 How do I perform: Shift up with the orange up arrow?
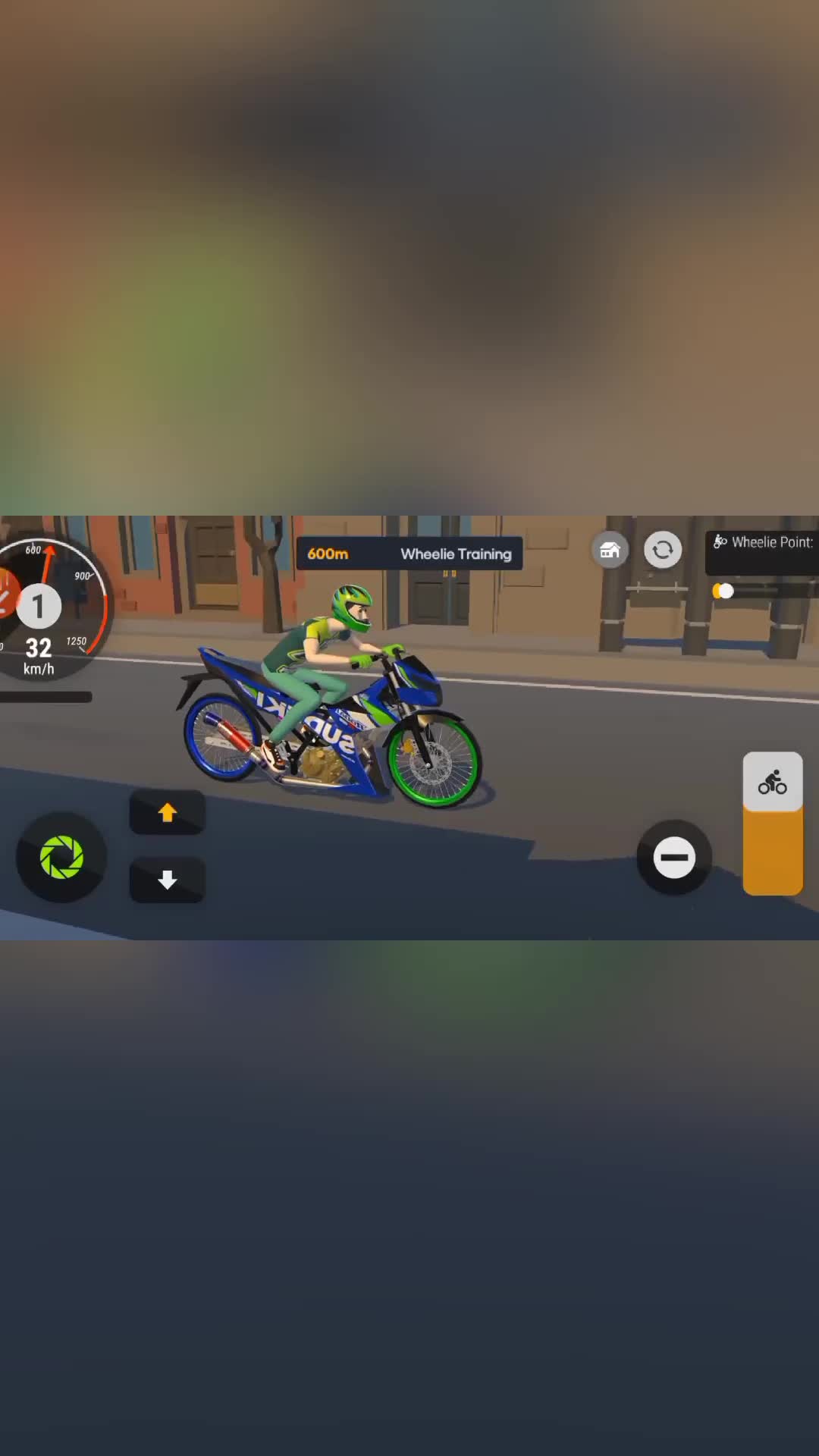pos(167,812)
